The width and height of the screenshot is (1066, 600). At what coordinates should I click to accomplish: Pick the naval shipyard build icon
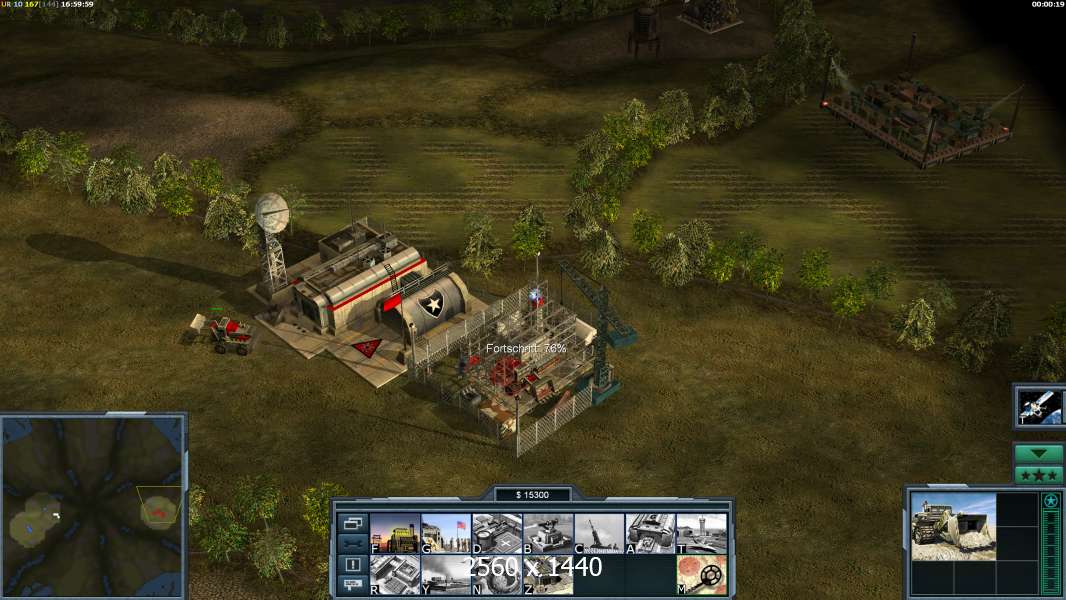coord(446,575)
